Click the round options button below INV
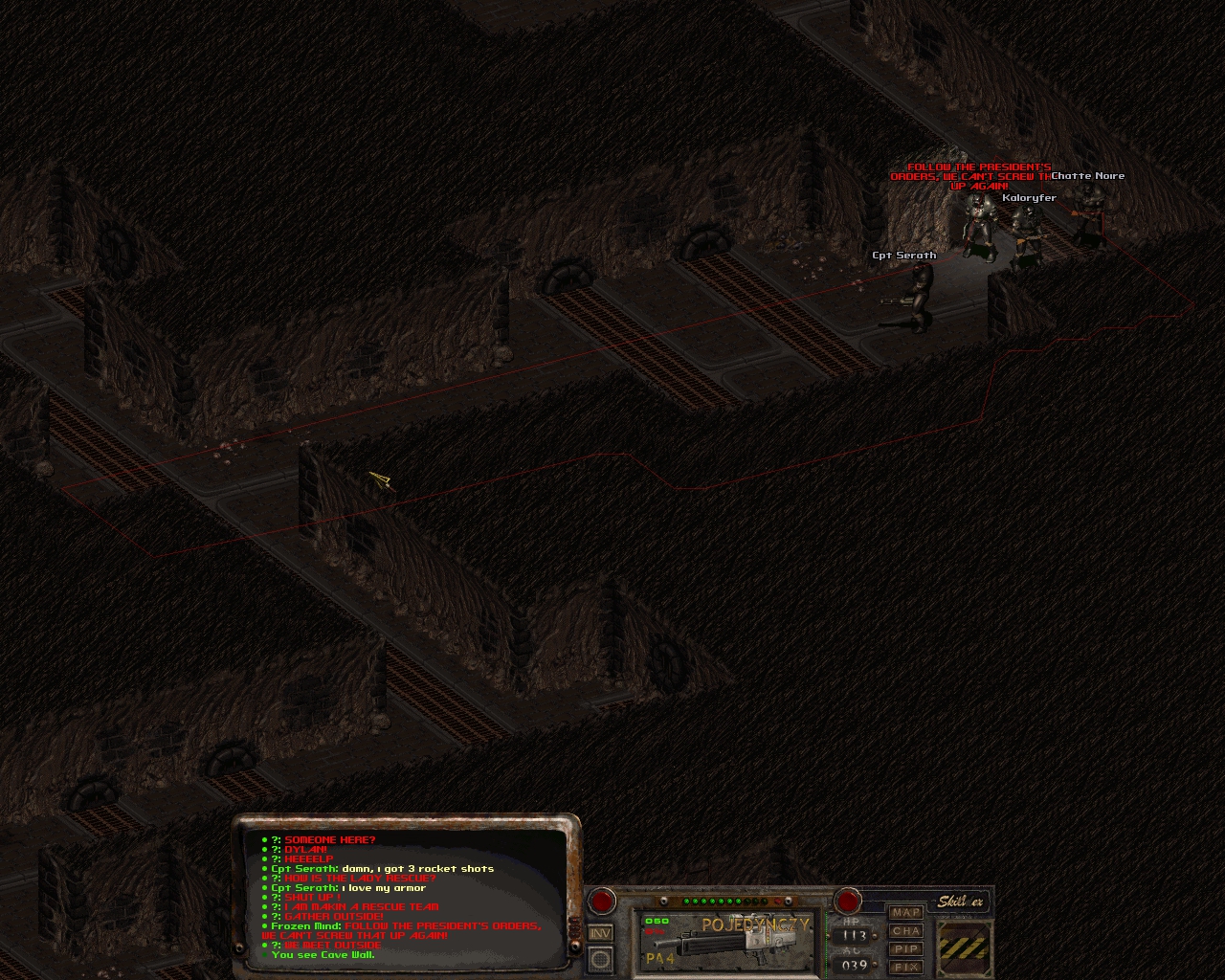Viewport: 1225px width, 980px height. [x=600, y=958]
